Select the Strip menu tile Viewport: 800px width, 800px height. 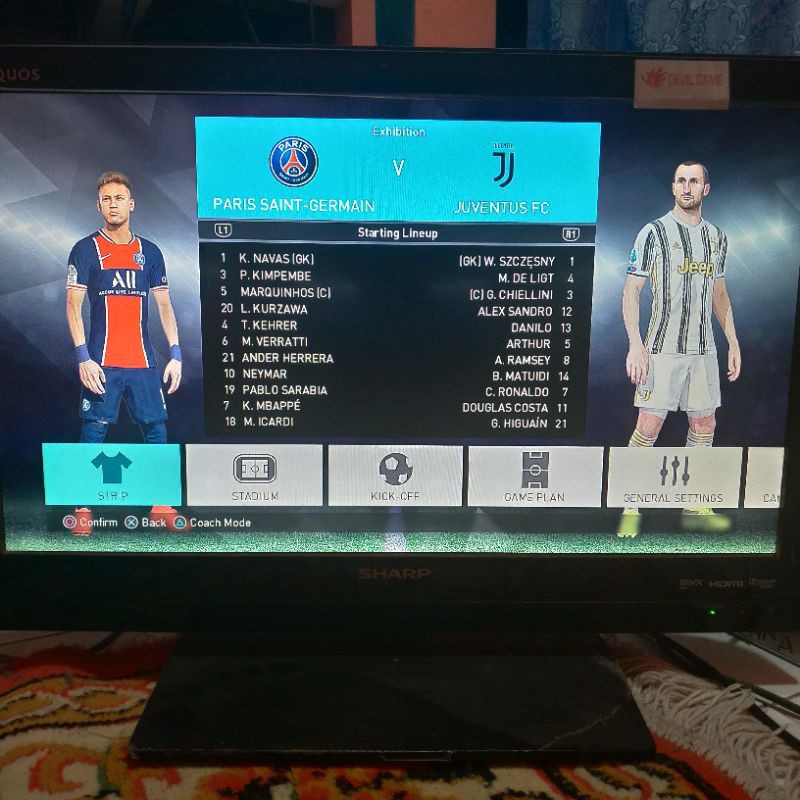[111, 475]
